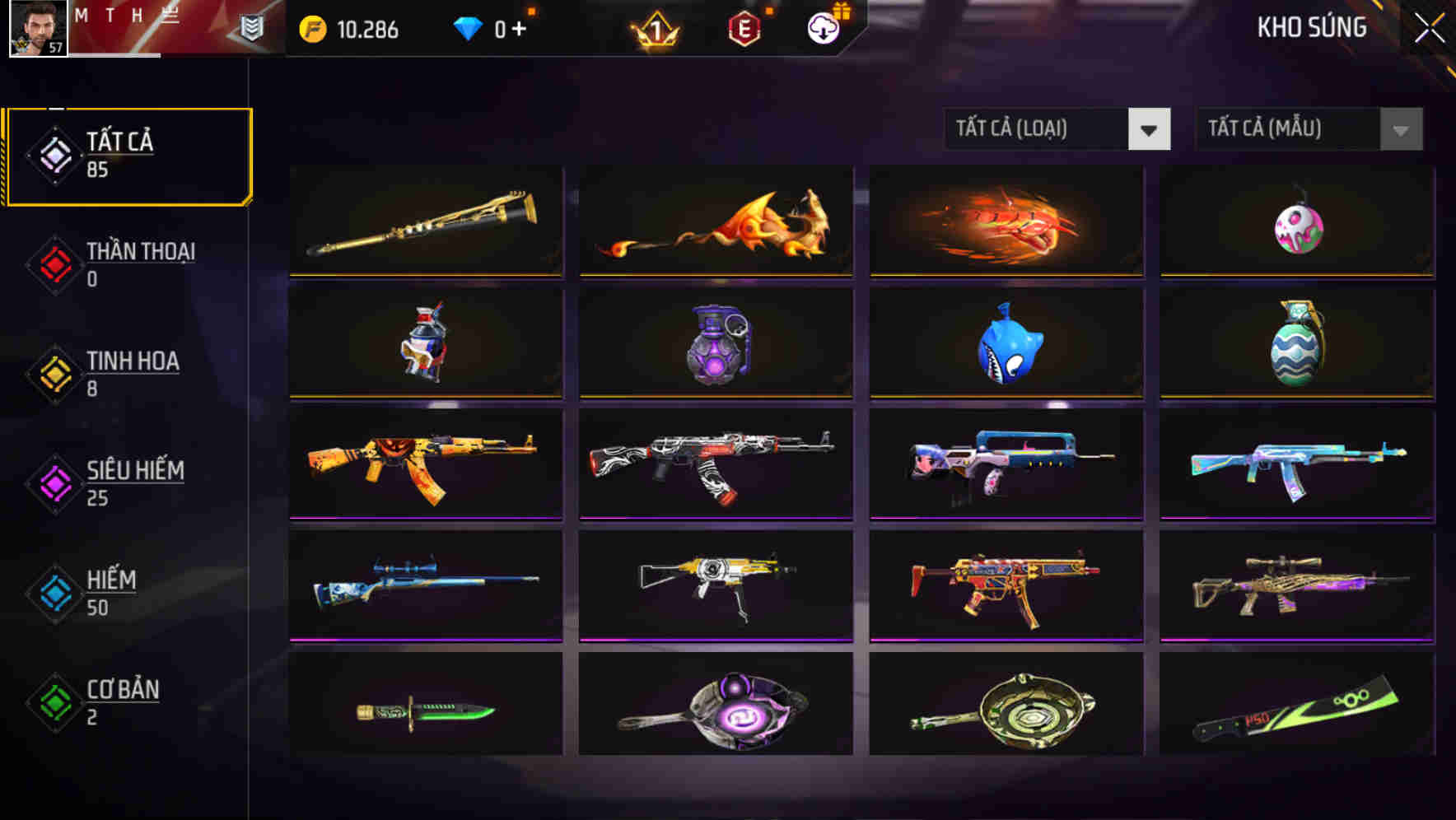This screenshot has height=820, width=1456.
Task: Expand the weapon type filter arrow
Action: (x=1150, y=129)
